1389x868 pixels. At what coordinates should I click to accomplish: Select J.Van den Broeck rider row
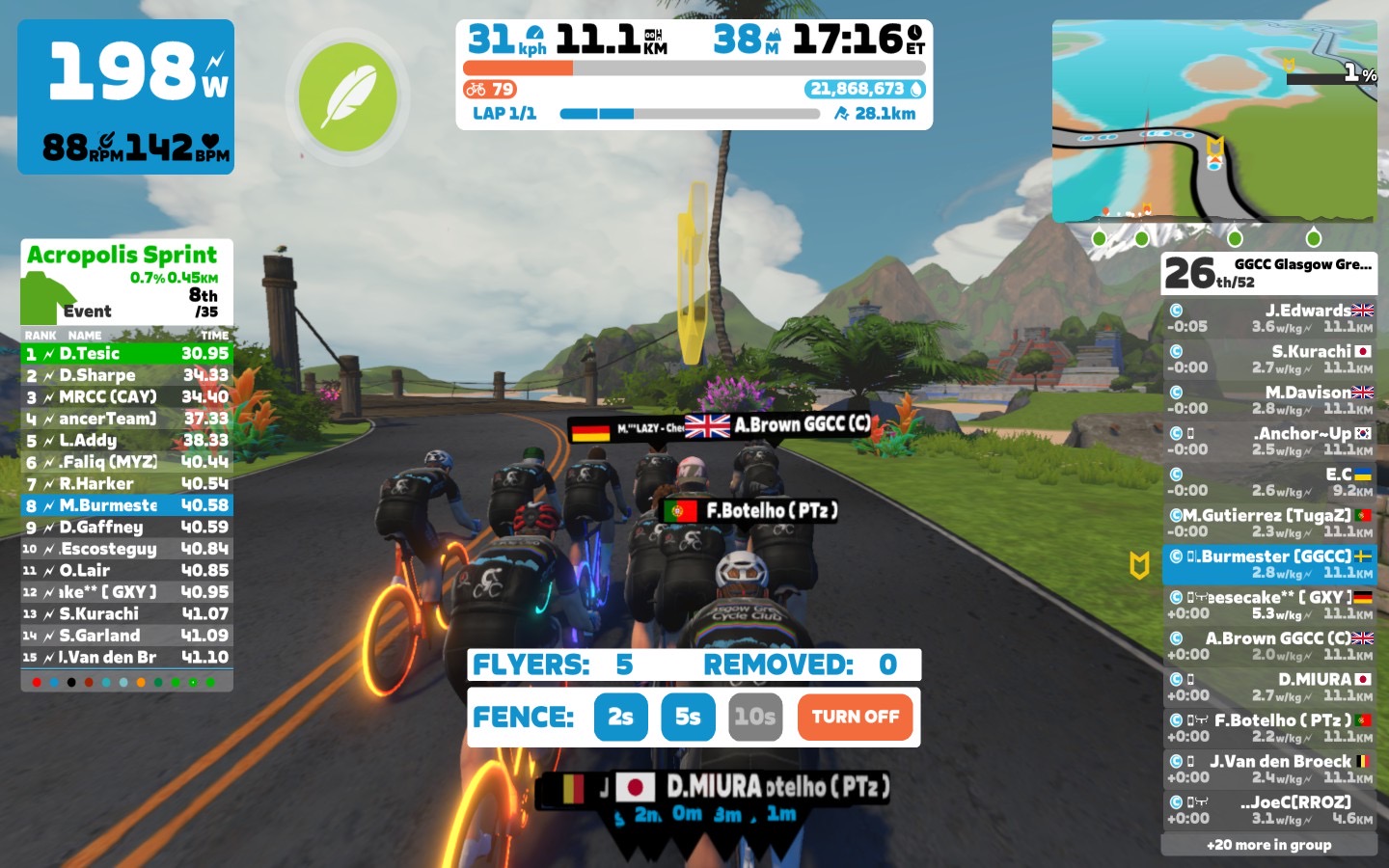[1268, 769]
